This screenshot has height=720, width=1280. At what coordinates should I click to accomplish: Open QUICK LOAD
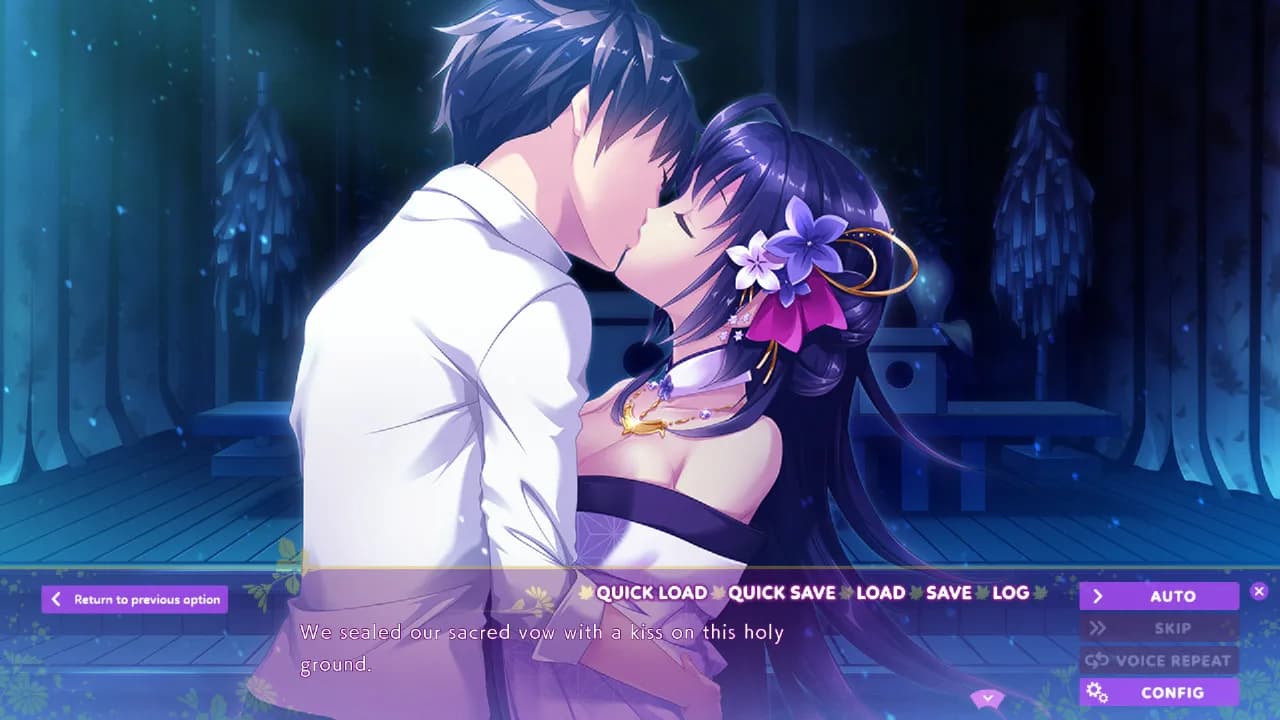coord(652,593)
